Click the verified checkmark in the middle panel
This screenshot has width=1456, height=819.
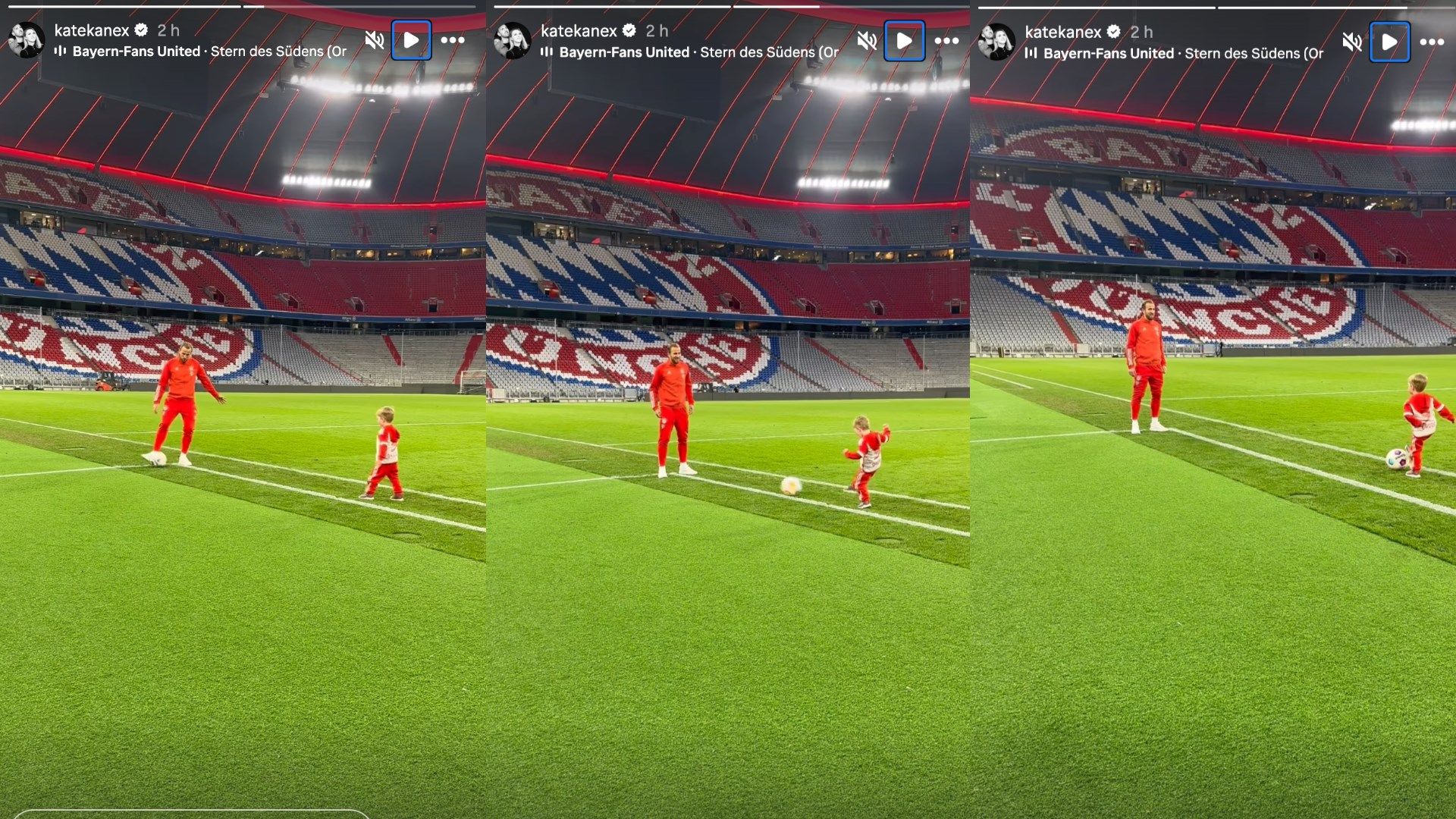coord(629,30)
